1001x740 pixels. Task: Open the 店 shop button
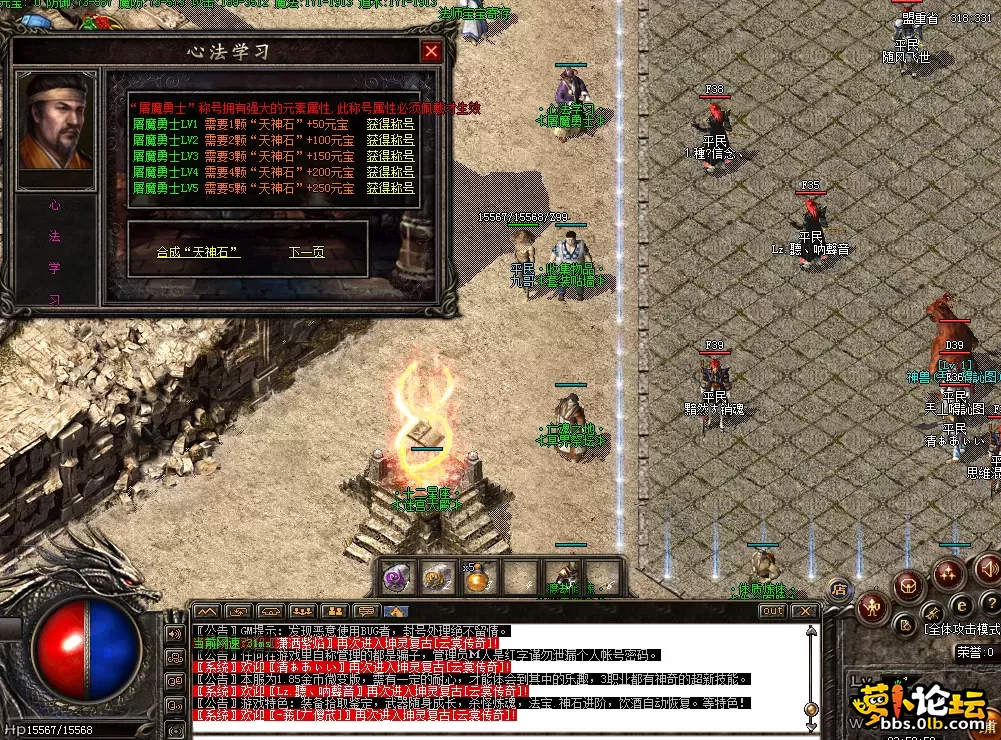839,590
